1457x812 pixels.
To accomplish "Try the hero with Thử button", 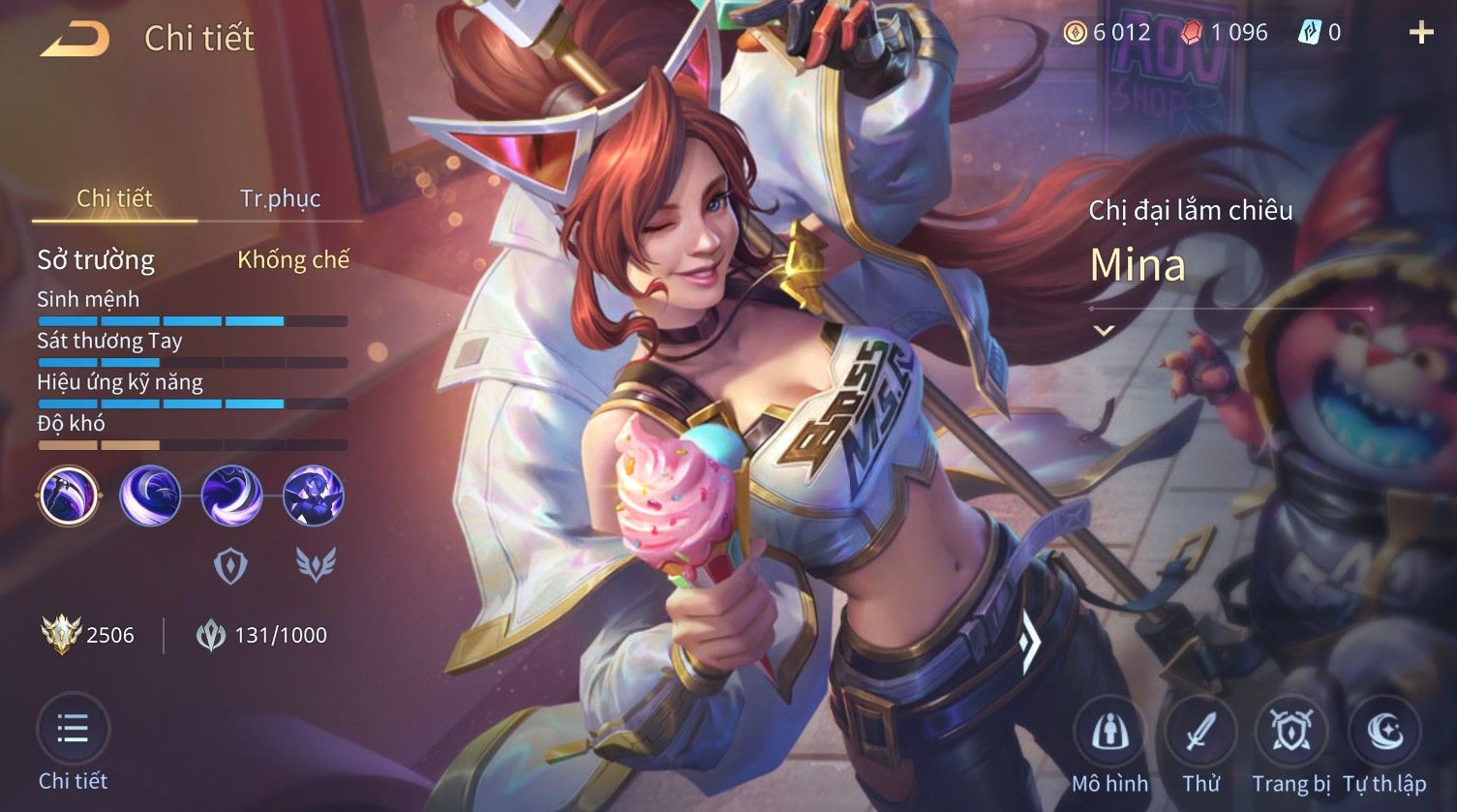I will pyautogui.click(x=1200, y=734).
